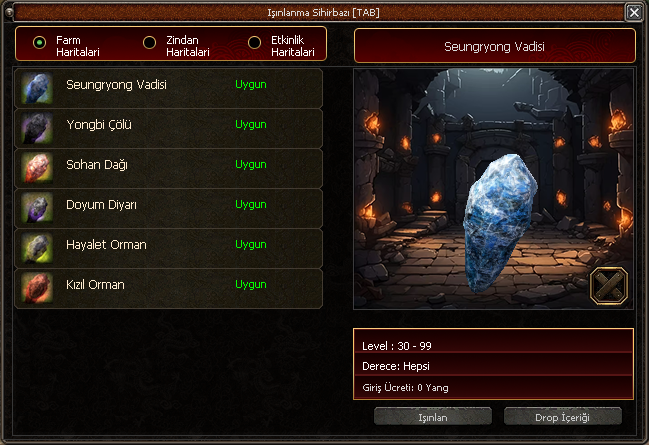Click the crossed swords icon on preview
The width and height of the screenshot is (649, 445).
click(609, 287)
